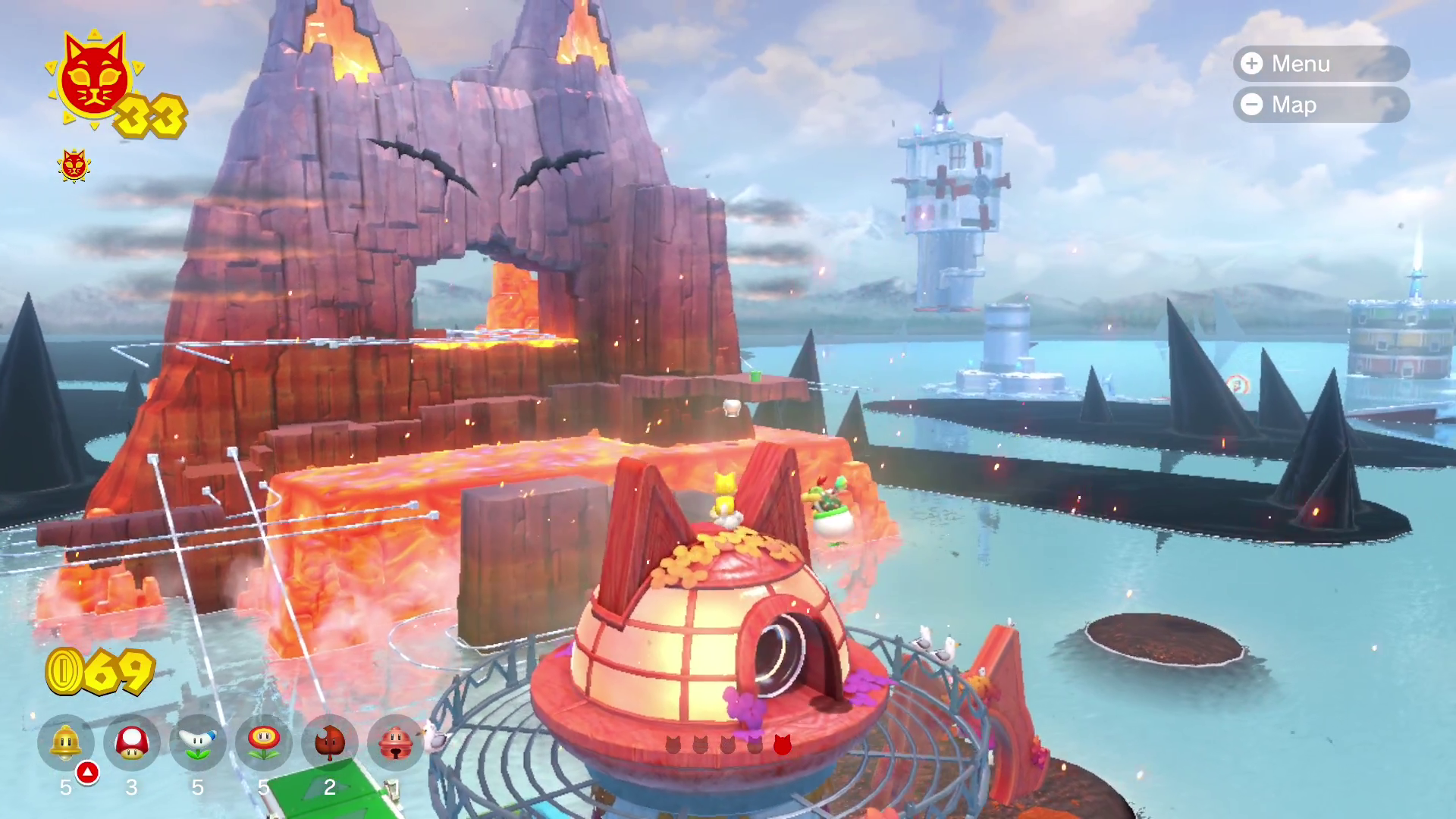The image size is (1456, 819).
Task: Open the Map
Action: point(1320,105)
